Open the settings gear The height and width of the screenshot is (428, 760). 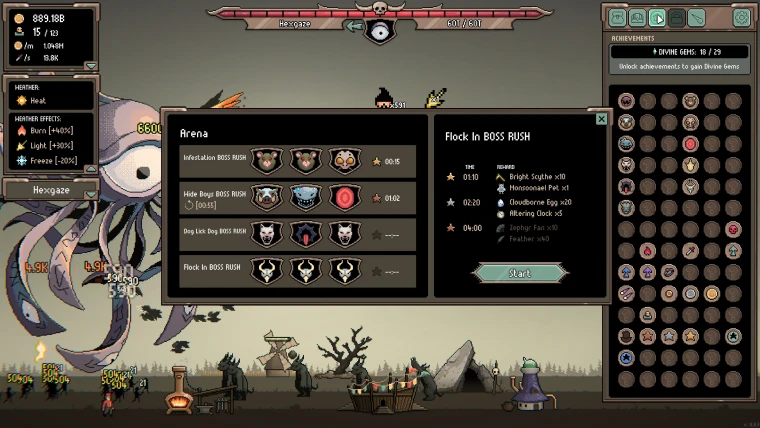click(x=741, y=17)
